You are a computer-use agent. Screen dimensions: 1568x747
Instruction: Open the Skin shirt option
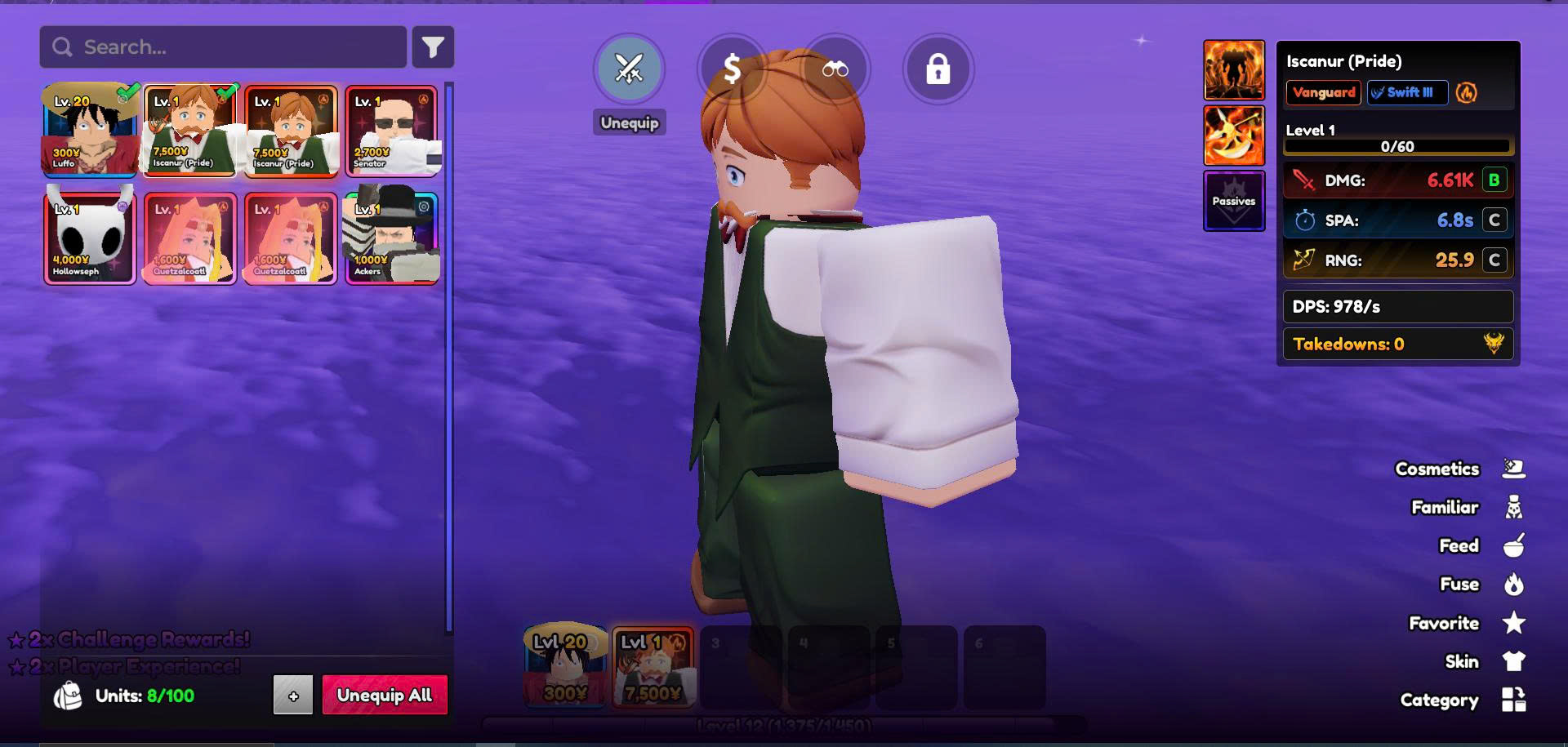[x=1480, y=661]
